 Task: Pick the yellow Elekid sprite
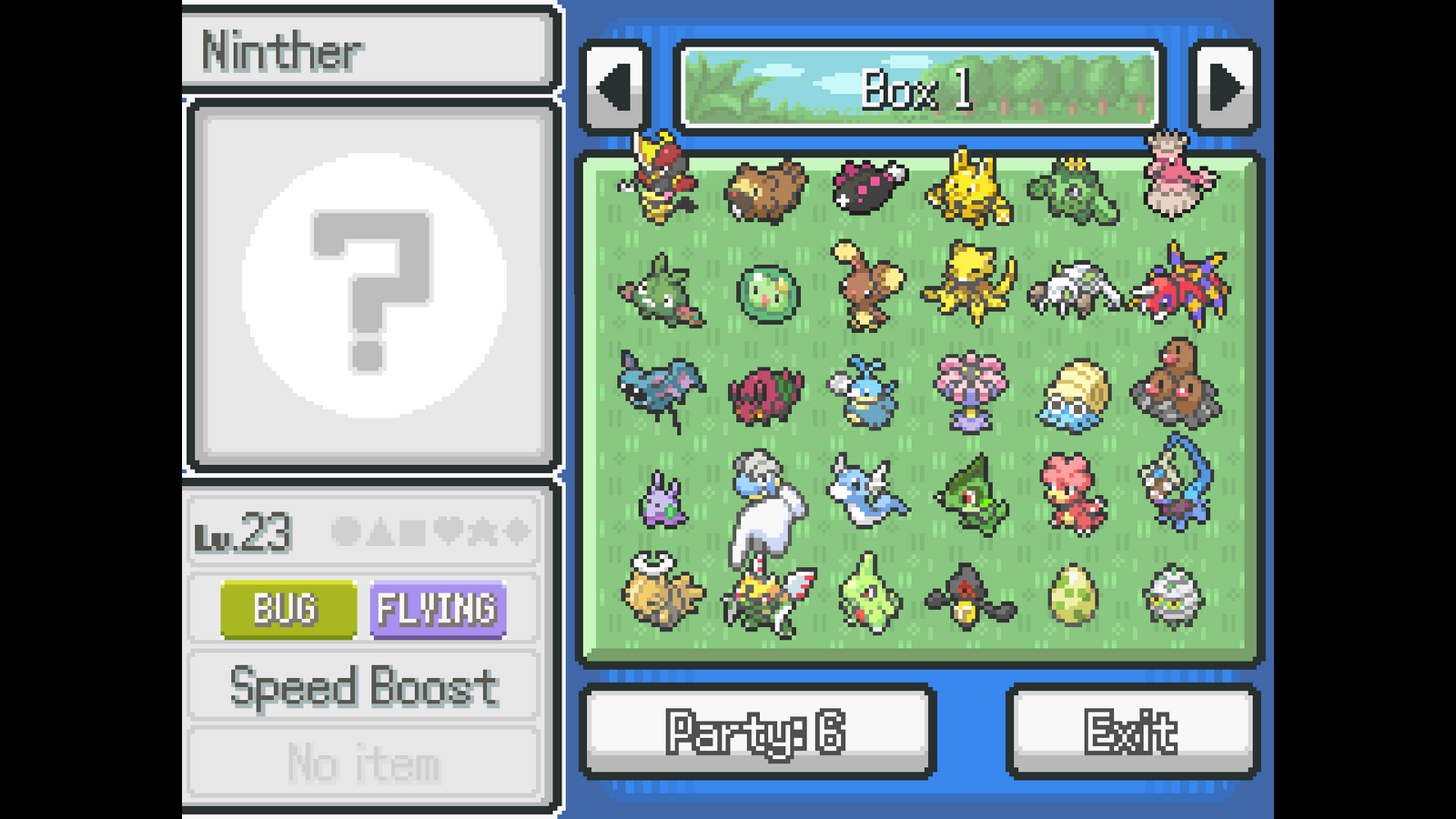tap(968, 190)
